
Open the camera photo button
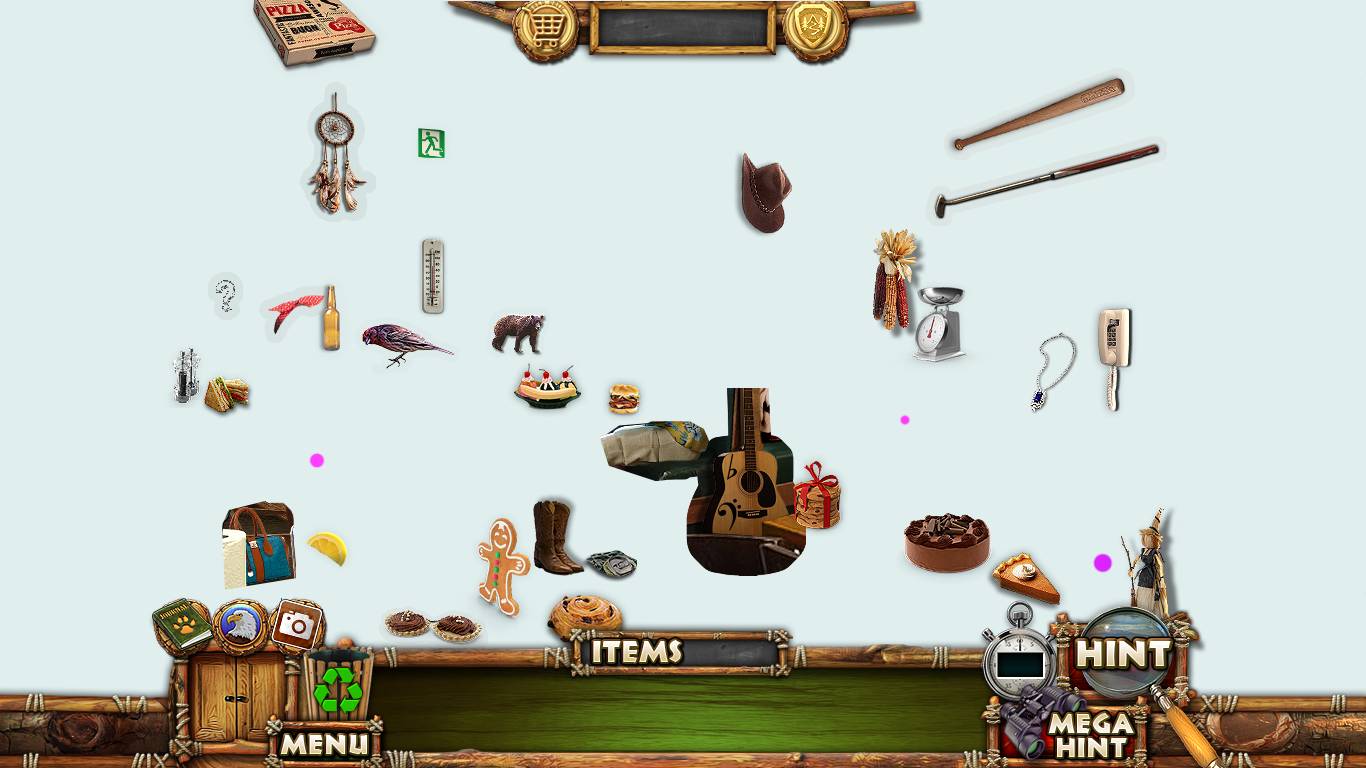pyautogui.click(x=296, y=625)
